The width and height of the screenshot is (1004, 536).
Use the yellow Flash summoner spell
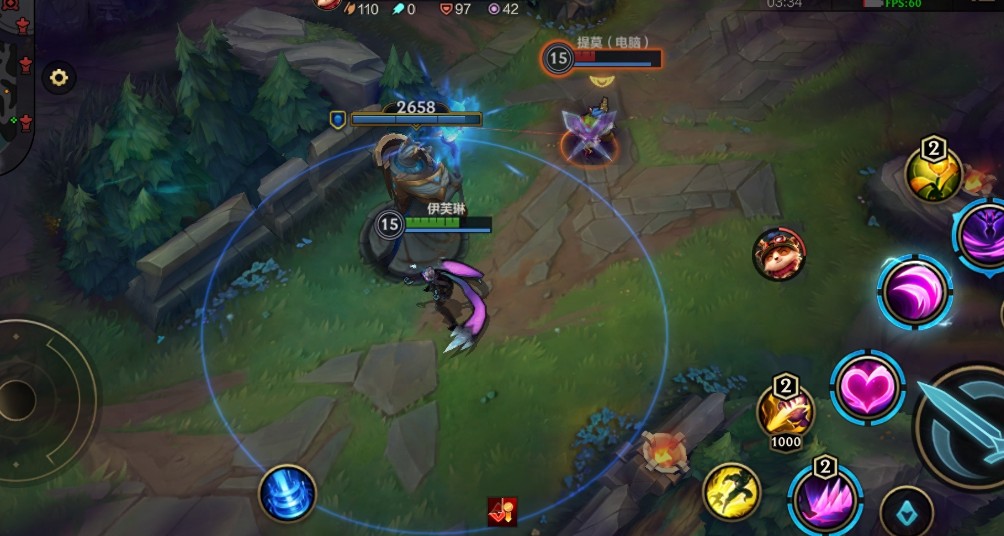tap(732, 492)
